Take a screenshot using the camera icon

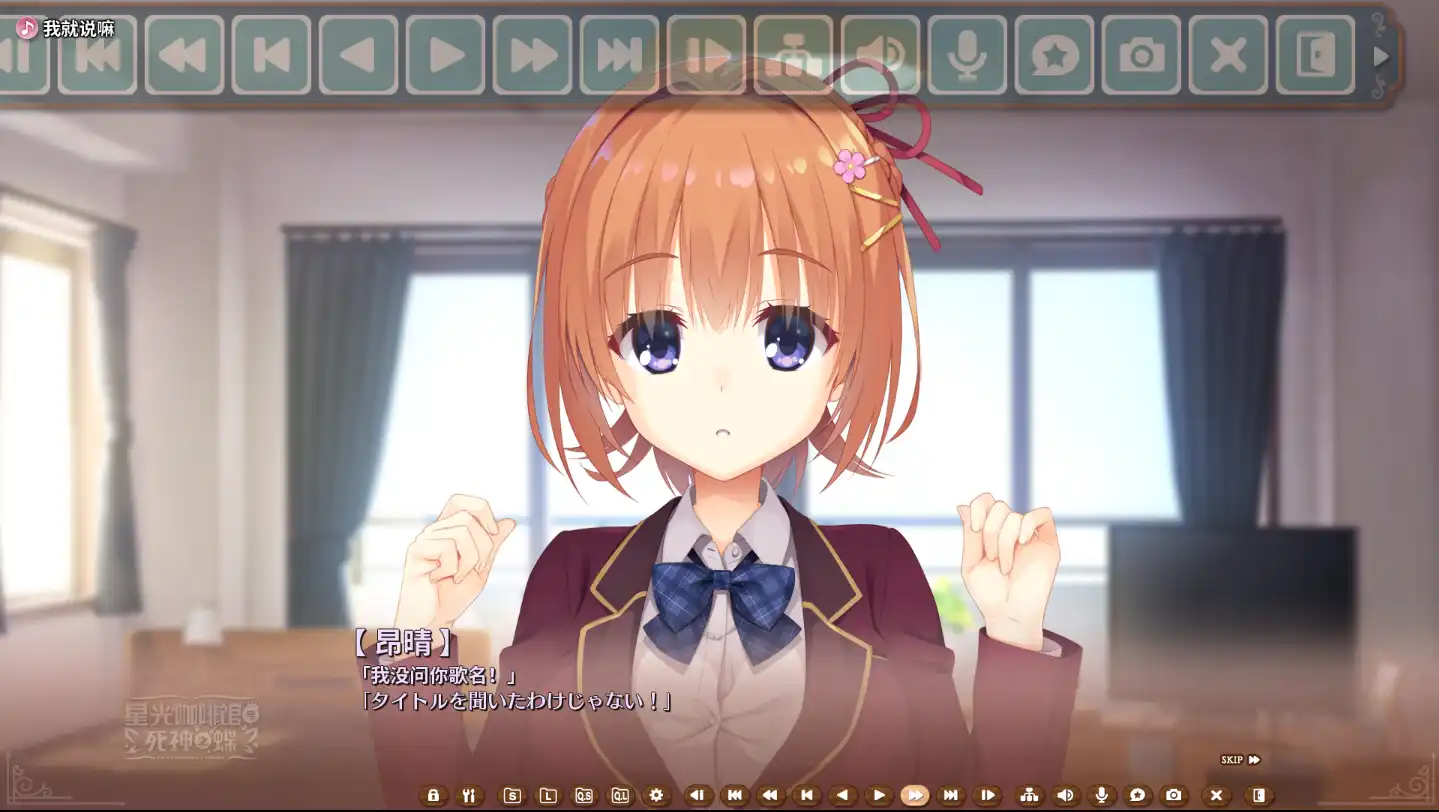(x=1173, y=795)
